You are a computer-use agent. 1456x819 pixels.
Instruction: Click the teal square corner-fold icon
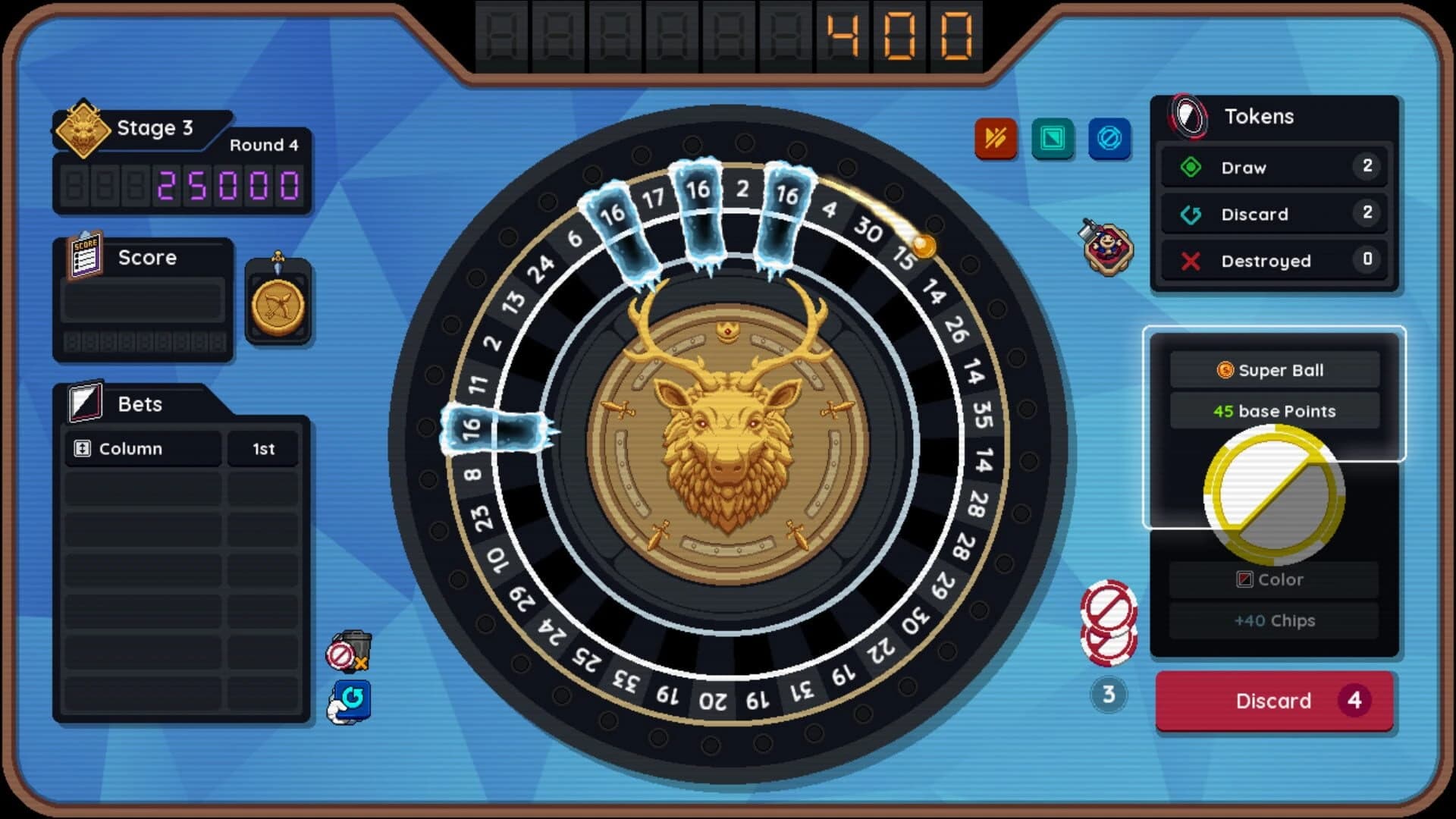click(1053, 140)
